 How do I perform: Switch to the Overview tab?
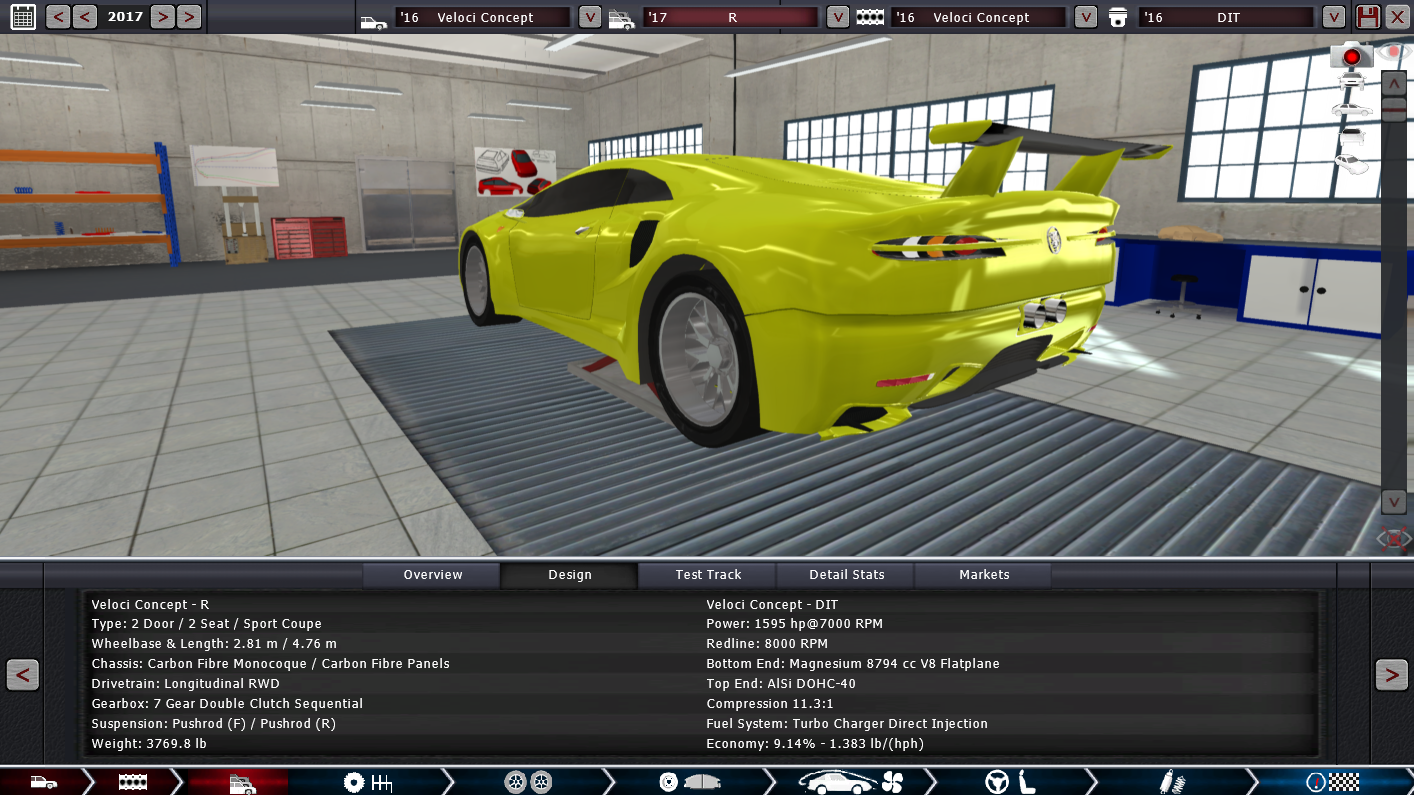click(432, 575)
